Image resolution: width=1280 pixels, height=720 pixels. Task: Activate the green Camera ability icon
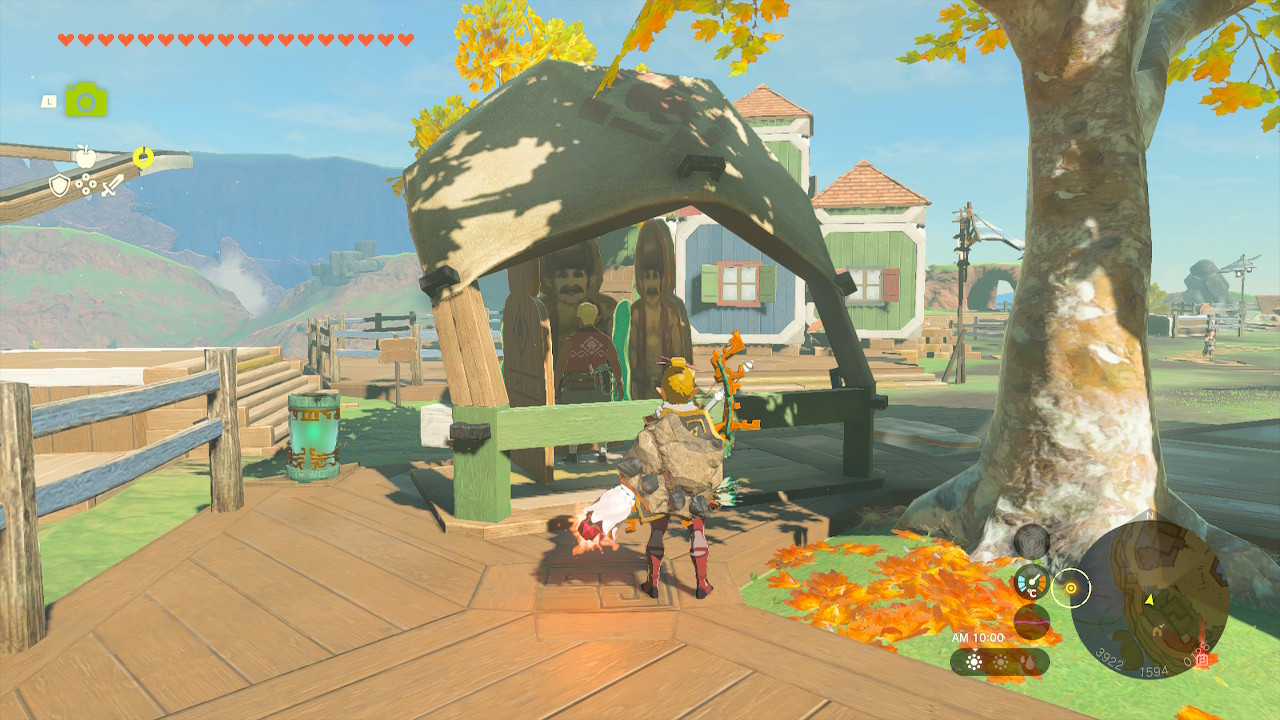click(x=86, y=100)
